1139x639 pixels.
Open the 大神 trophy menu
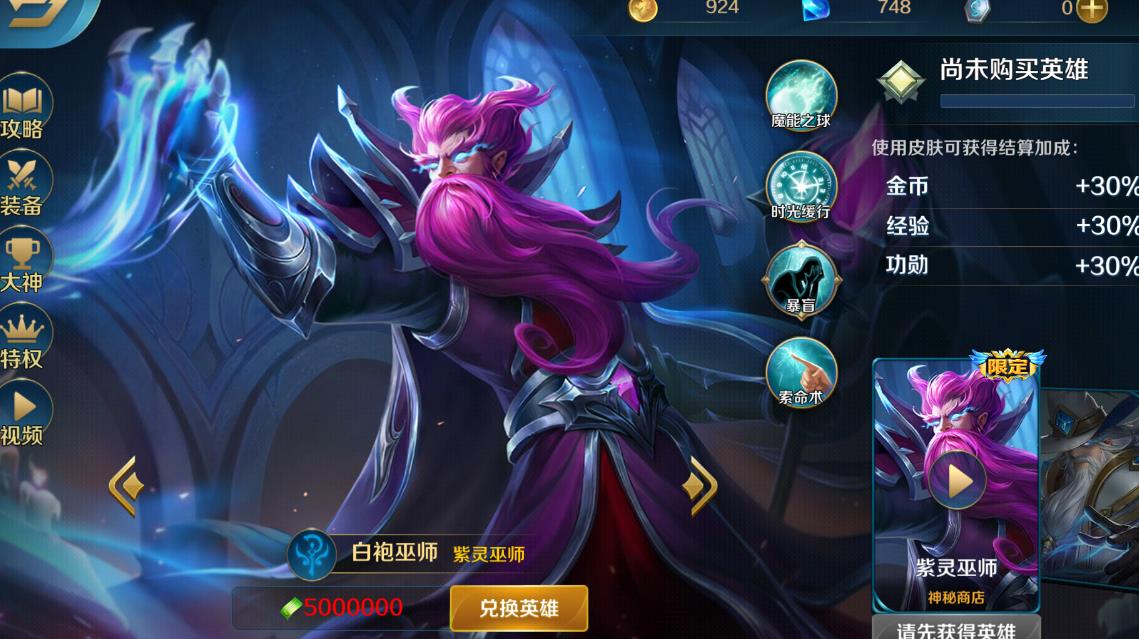23,263
